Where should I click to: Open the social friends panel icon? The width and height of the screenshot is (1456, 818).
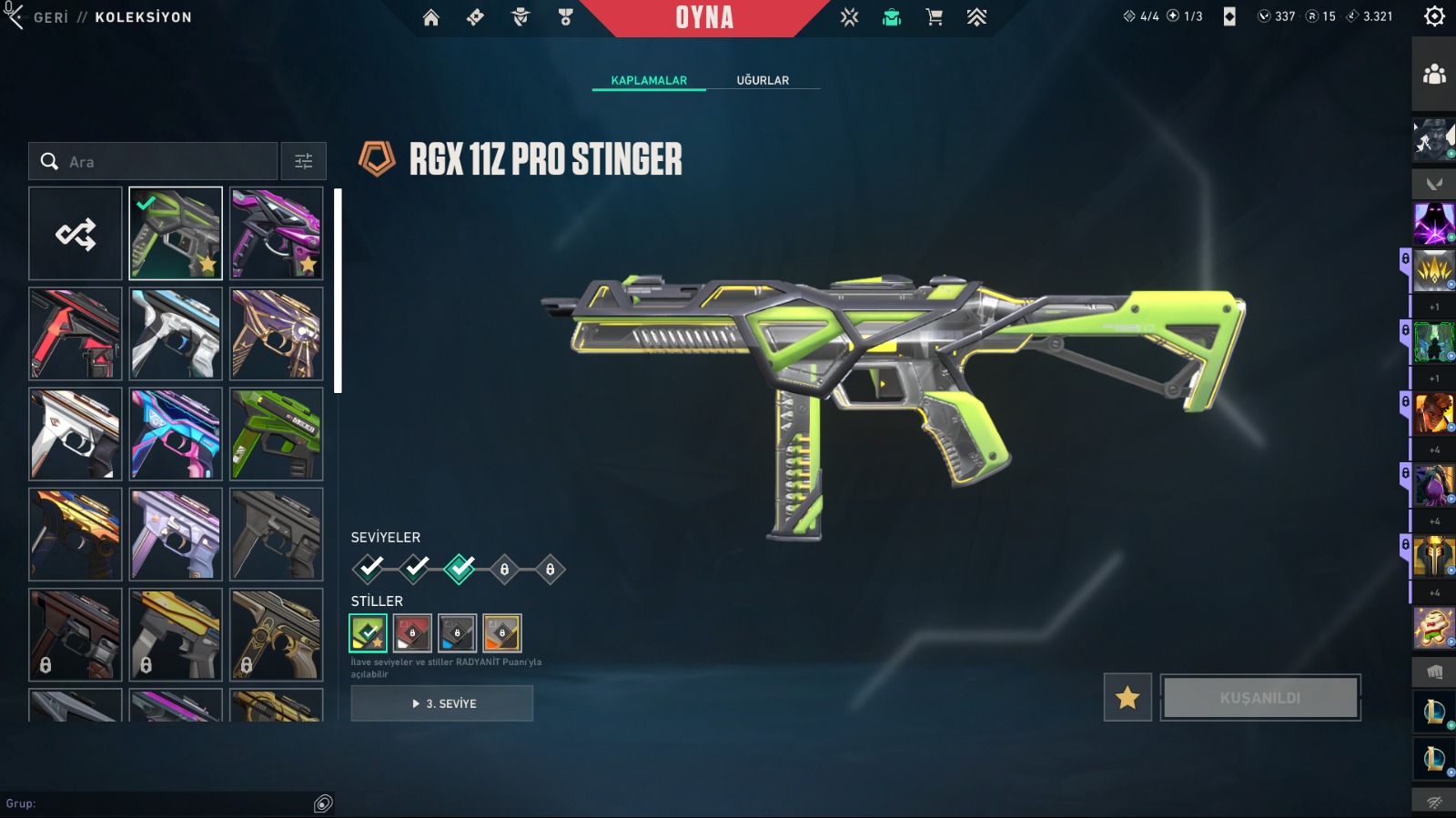1434,75
